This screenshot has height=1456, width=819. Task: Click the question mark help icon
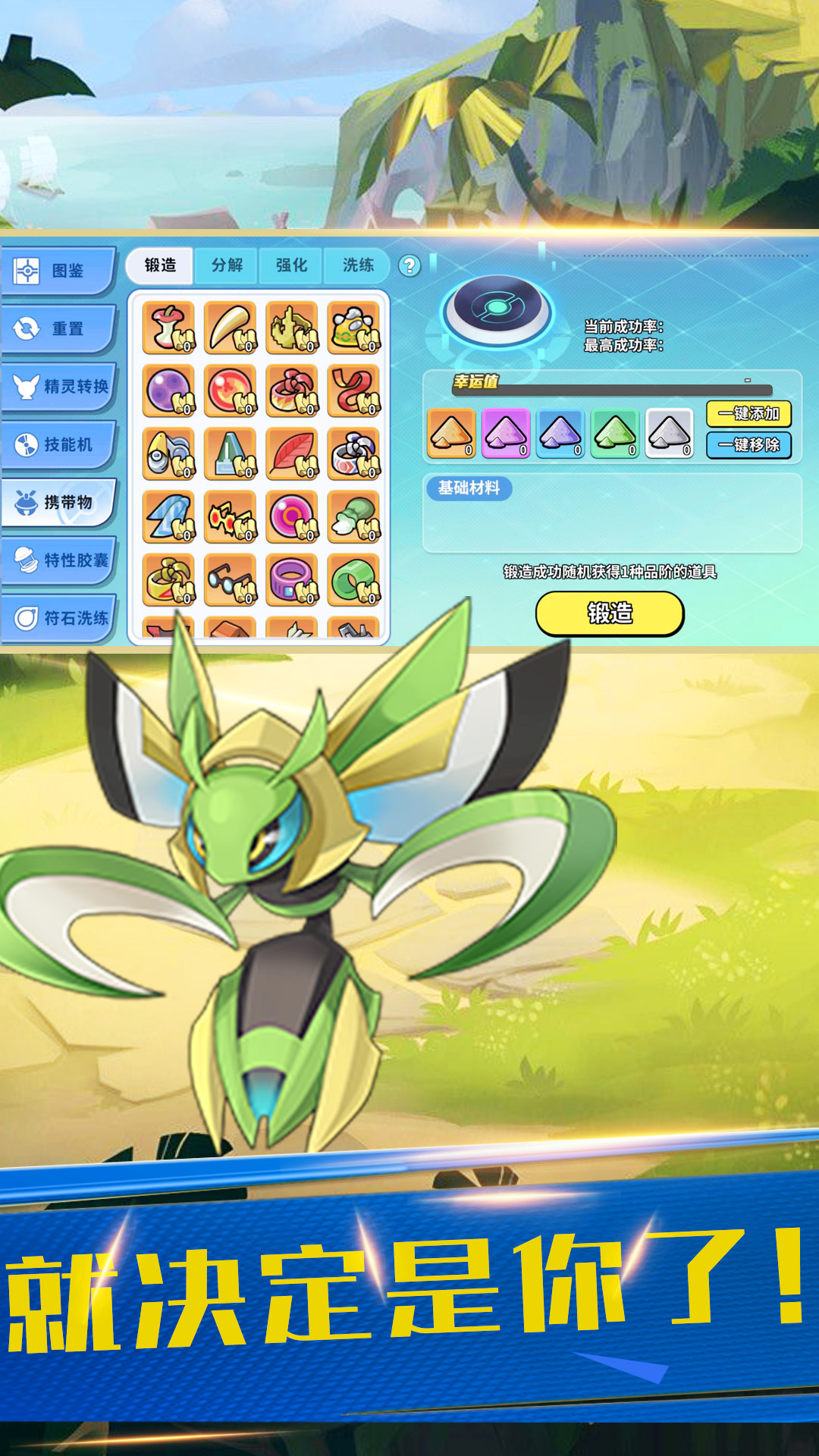(x=409, y=265)
